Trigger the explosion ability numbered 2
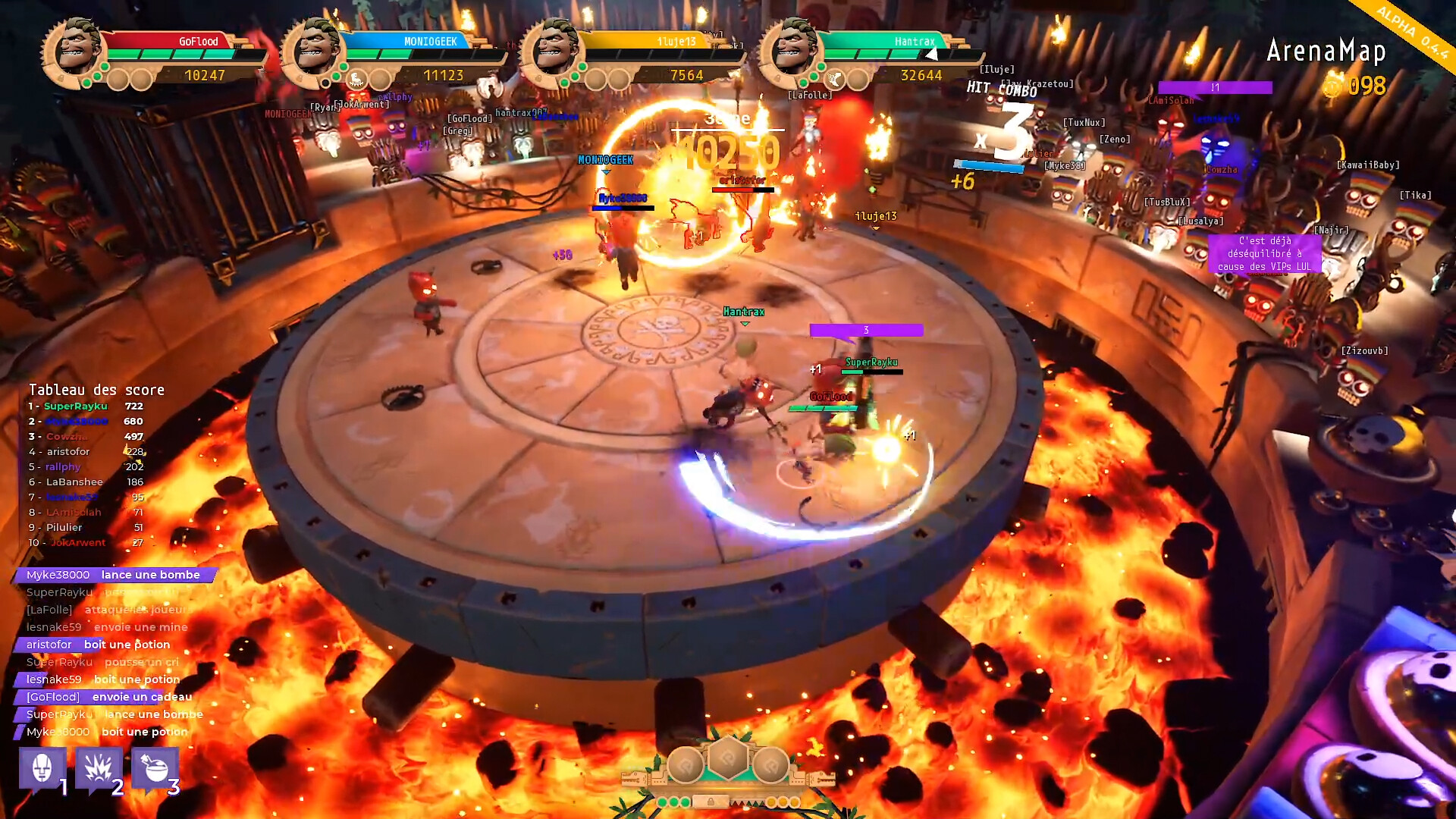 click(98, 769)
